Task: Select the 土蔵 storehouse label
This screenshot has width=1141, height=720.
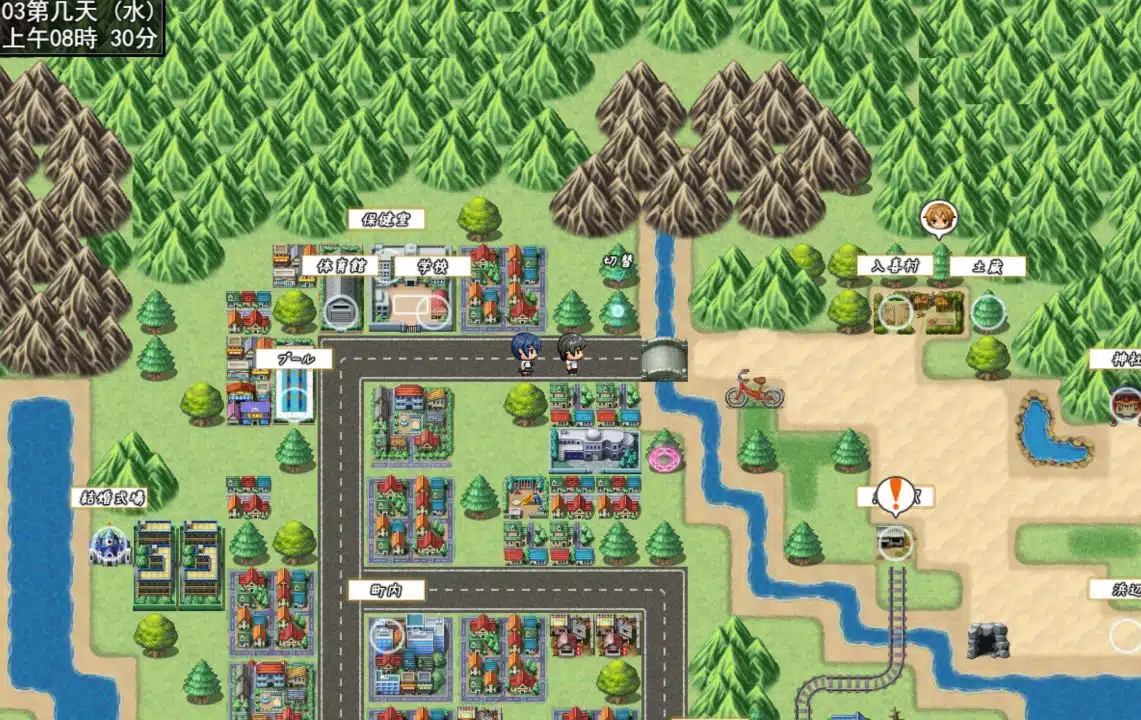Action: (x=987, y=266)
